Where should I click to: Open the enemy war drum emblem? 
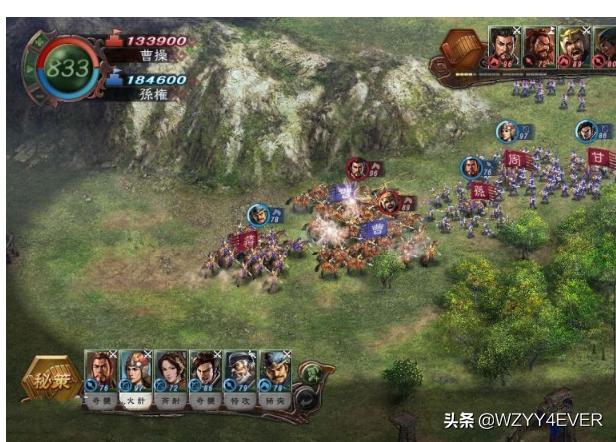463,48
